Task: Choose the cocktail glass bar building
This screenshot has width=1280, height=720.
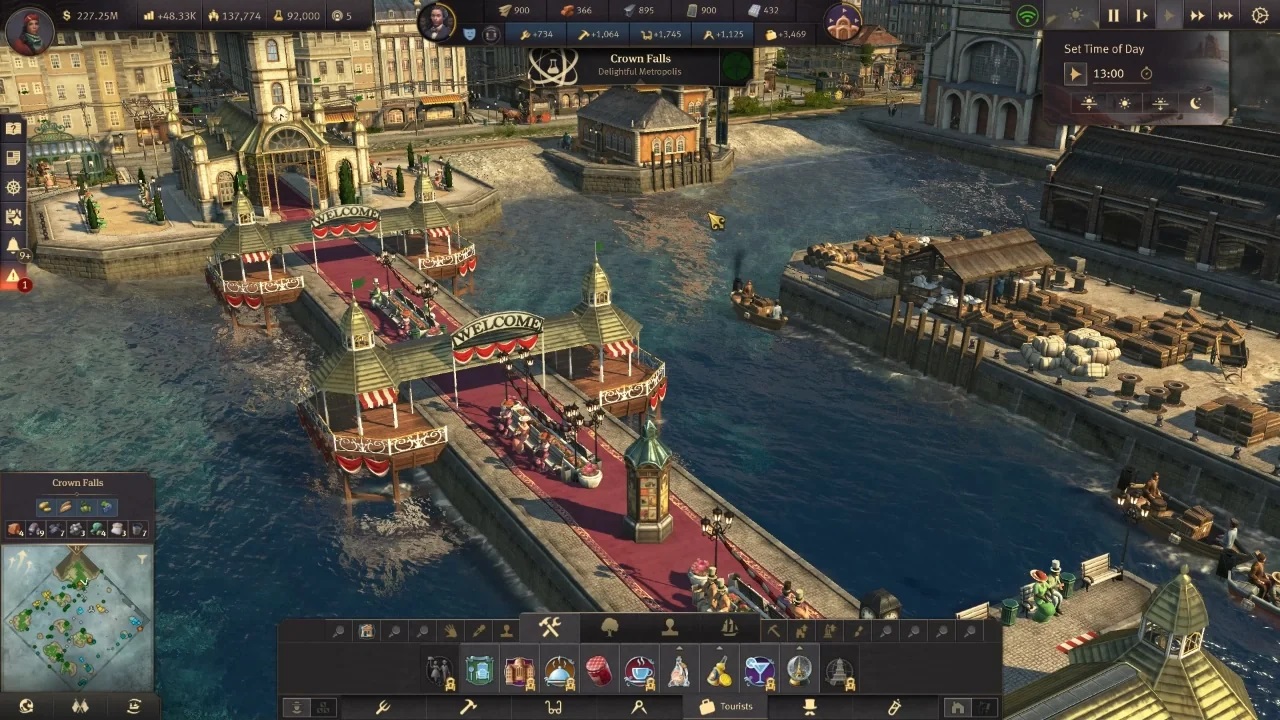Action: click(758, 671)
